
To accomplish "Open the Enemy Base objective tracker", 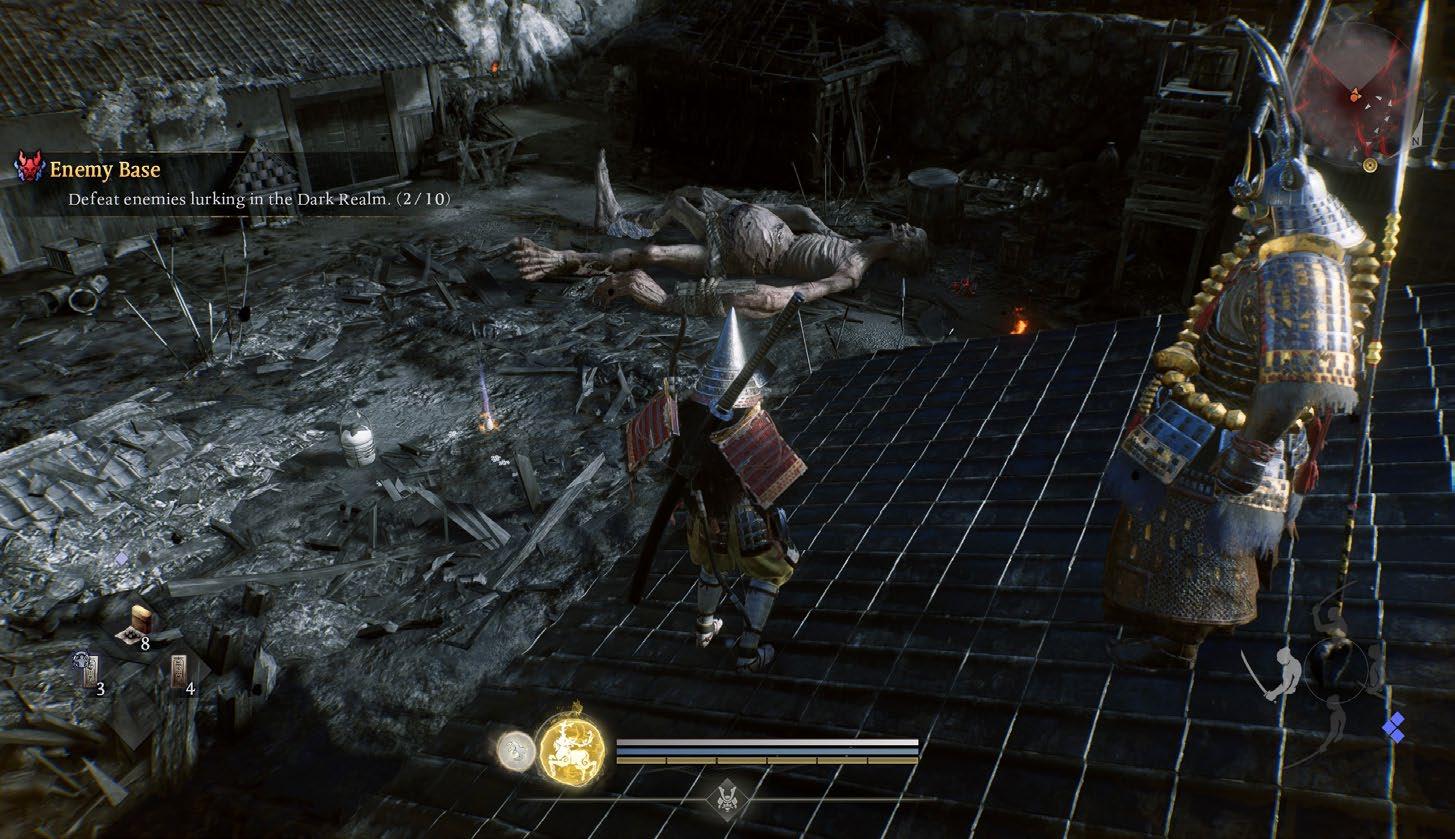I will tap(105, 171).
